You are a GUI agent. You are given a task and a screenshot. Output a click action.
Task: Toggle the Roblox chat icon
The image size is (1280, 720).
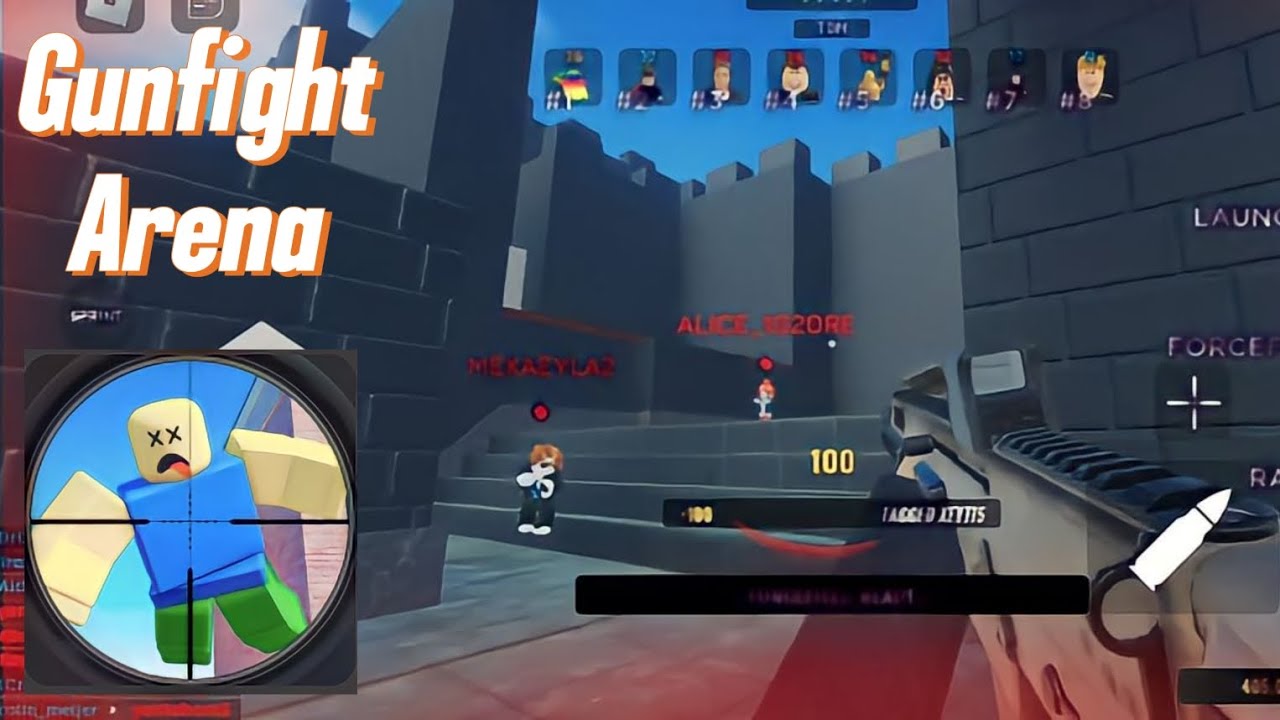[x=204, y=10]
